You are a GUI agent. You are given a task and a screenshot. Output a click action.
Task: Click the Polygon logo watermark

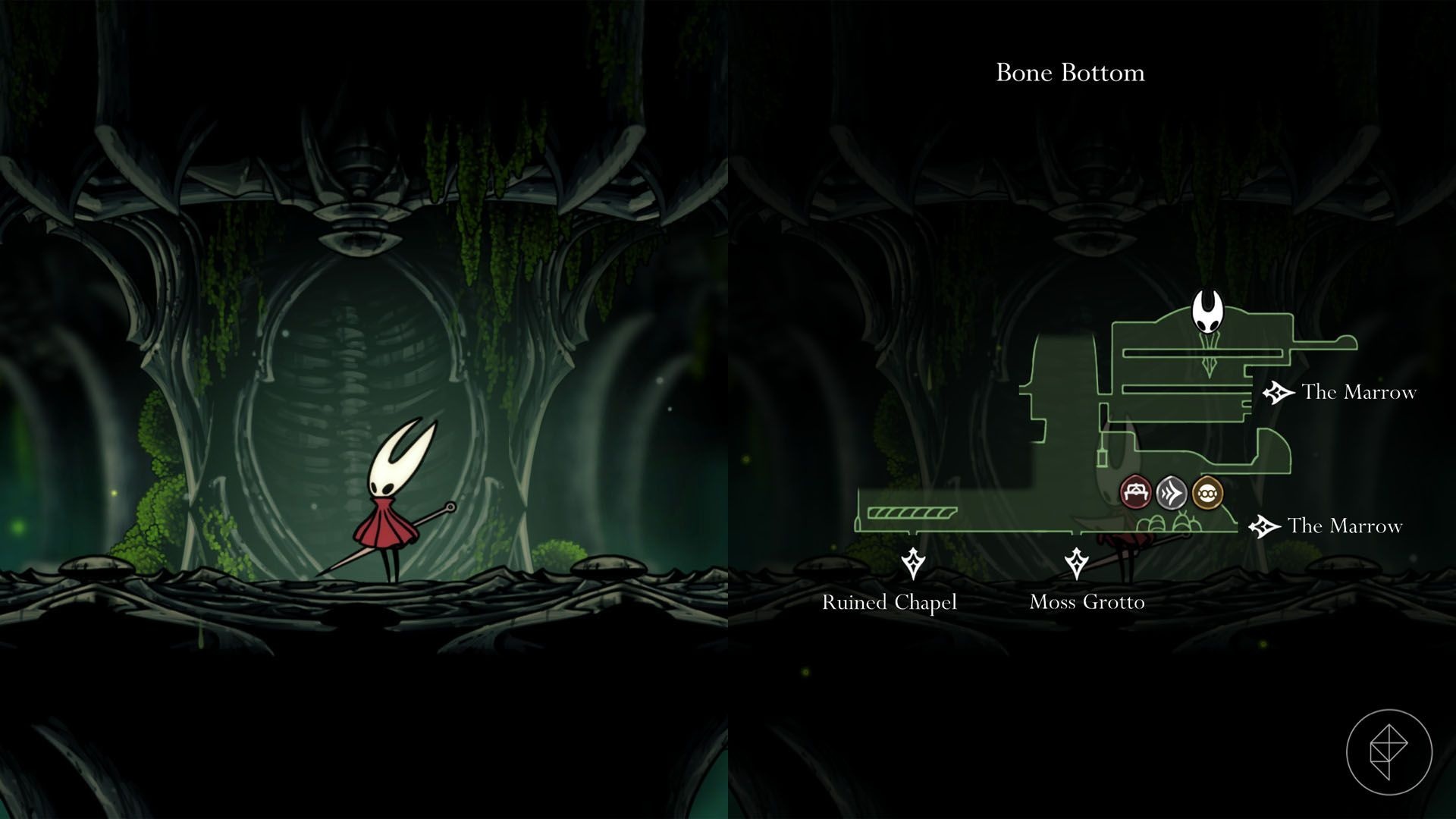[x=1389, y=752]
